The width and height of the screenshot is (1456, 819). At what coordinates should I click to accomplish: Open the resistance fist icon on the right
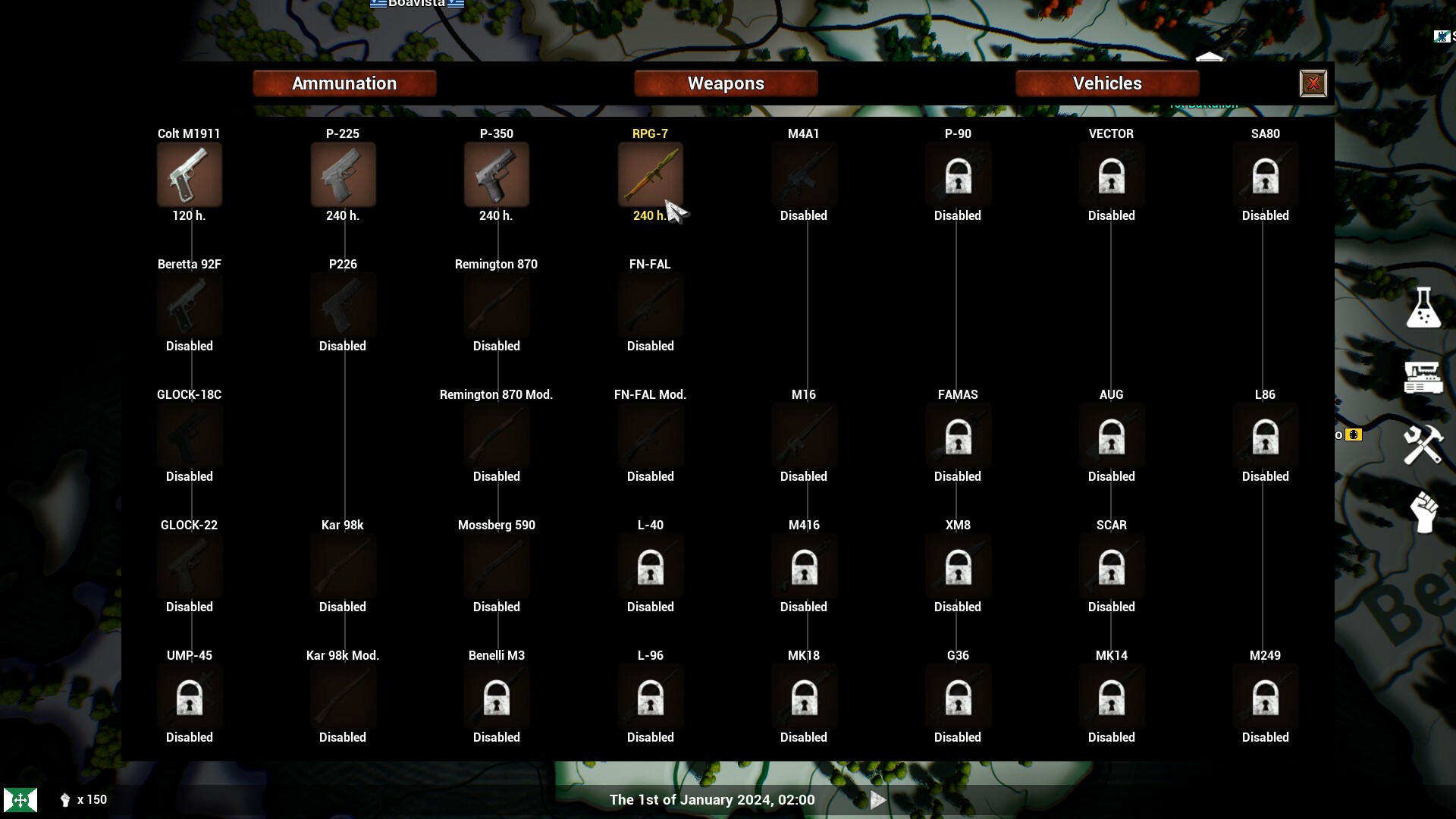pos(1424,513)
